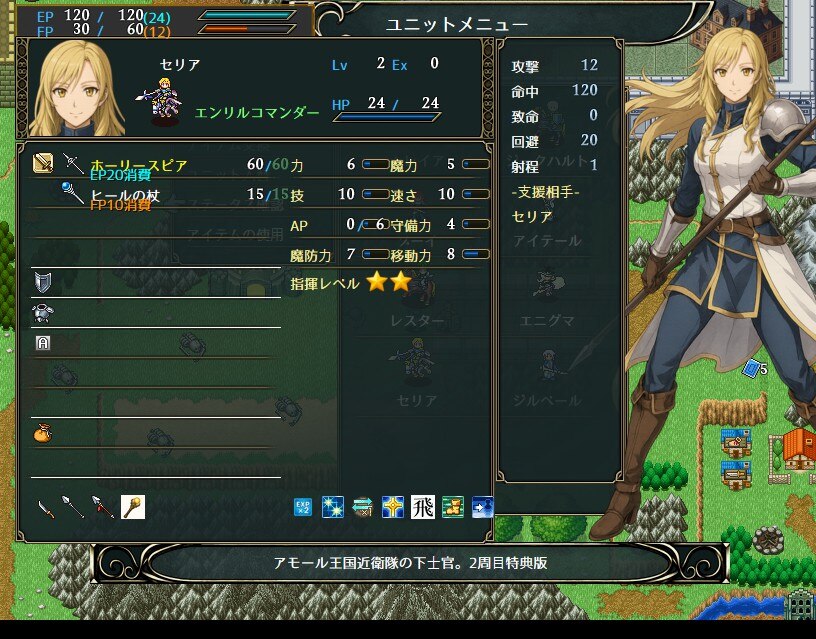Select the staff weapon proficiency icon
Screen dimensions: 816x639
(x=133, y=507)
